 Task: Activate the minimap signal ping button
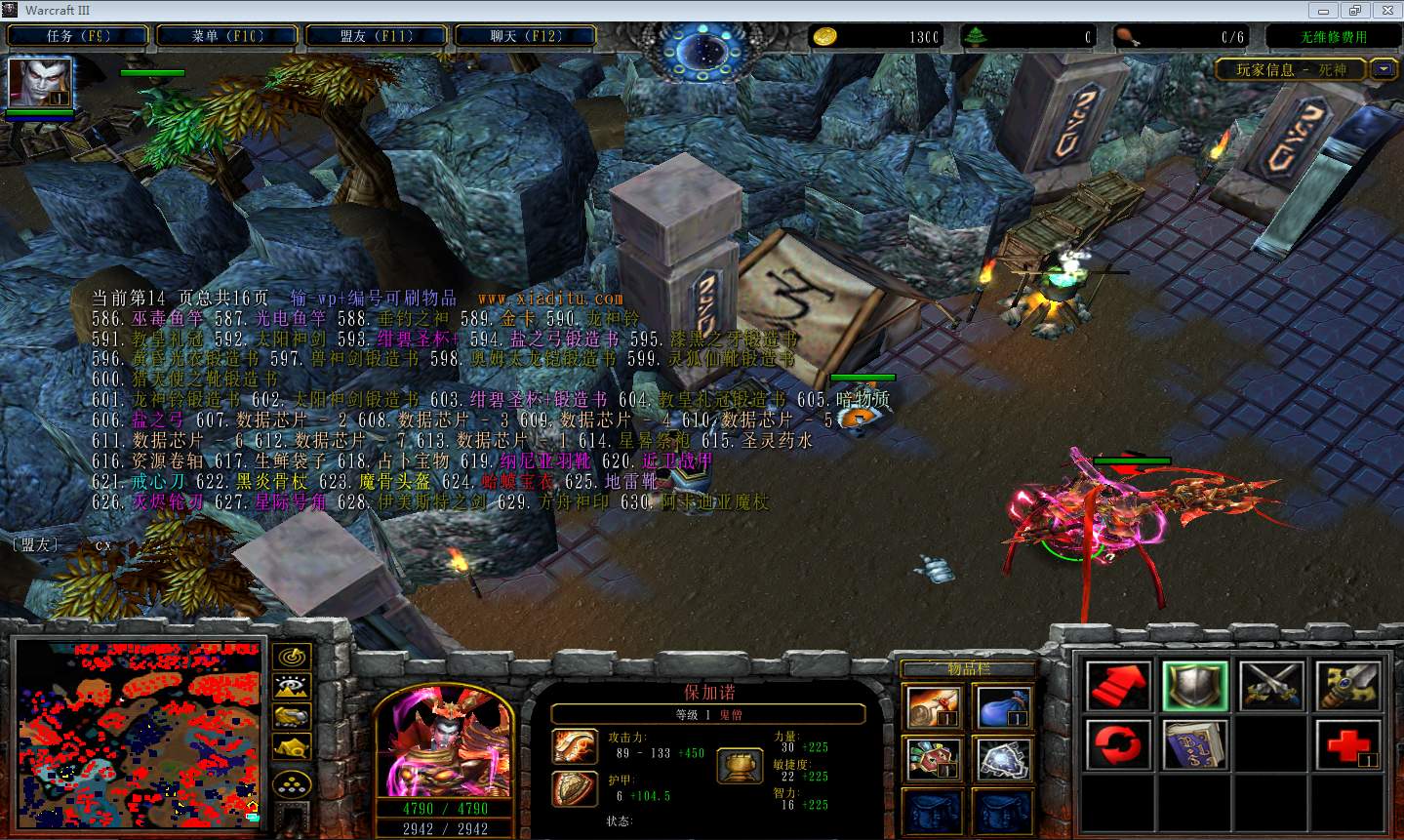point(292,657)
